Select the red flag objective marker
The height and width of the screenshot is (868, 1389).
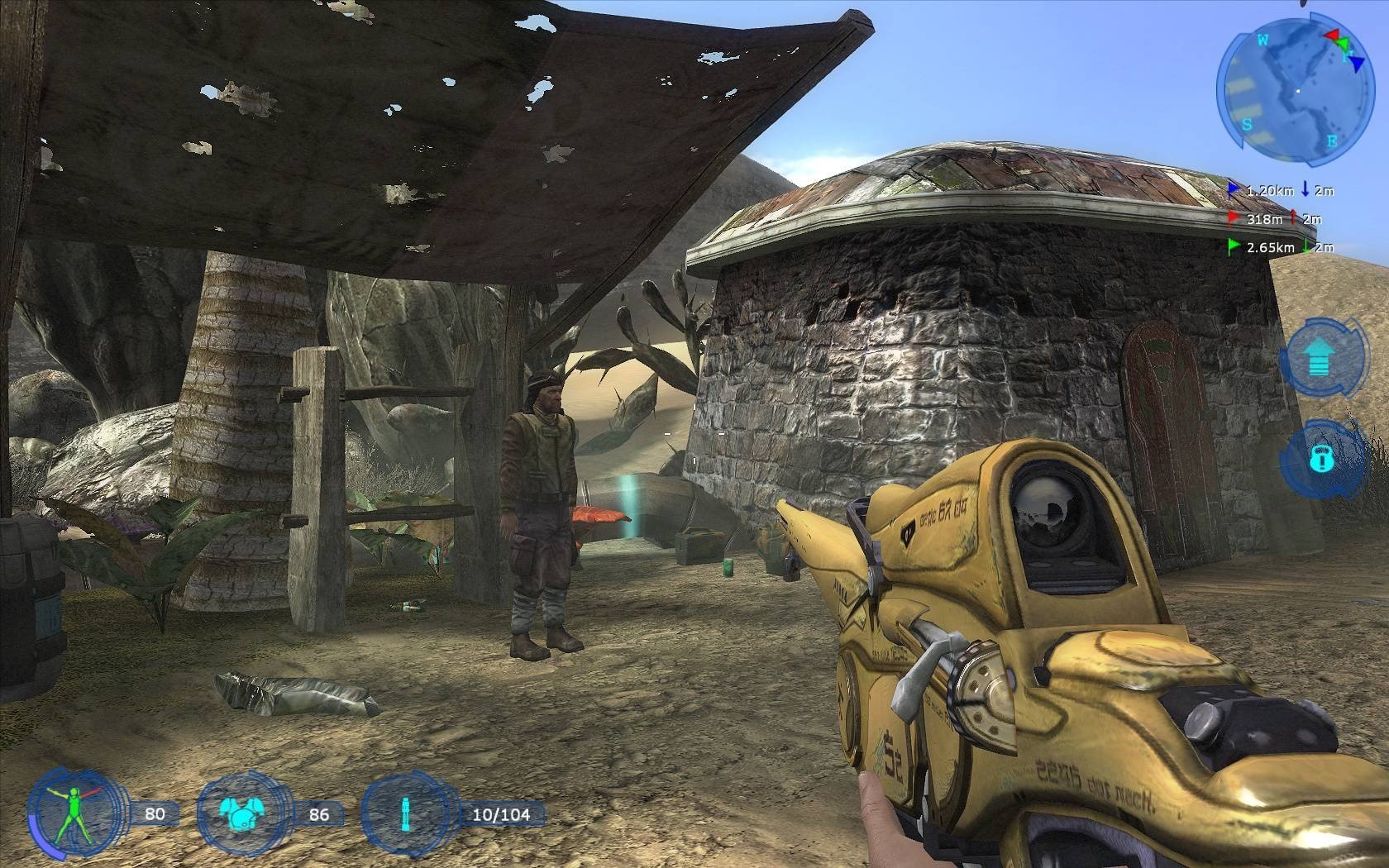(x=1234, y=219)
